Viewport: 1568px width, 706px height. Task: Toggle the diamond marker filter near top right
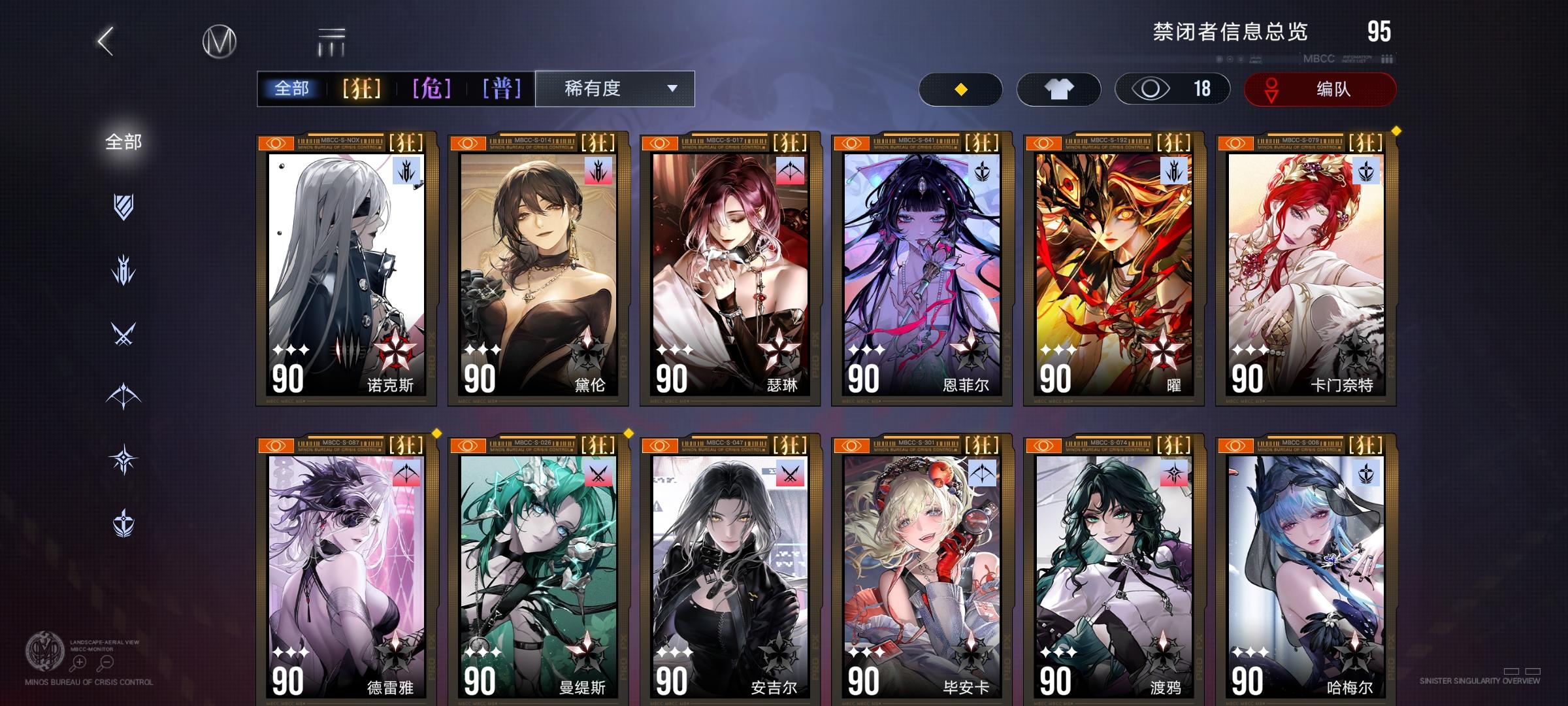pyautogui.click(x=960, y=88)
